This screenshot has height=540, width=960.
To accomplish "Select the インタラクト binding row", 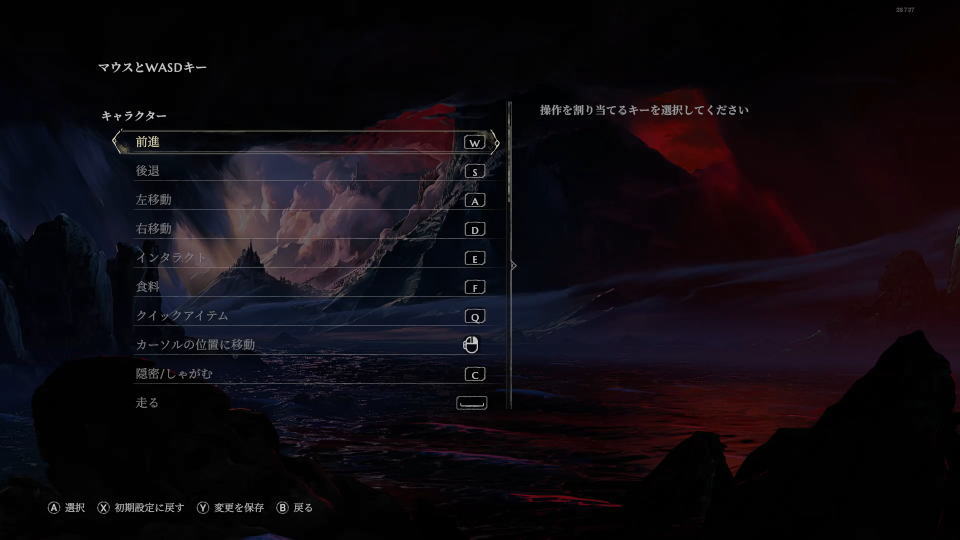I will tap(305, 258).
